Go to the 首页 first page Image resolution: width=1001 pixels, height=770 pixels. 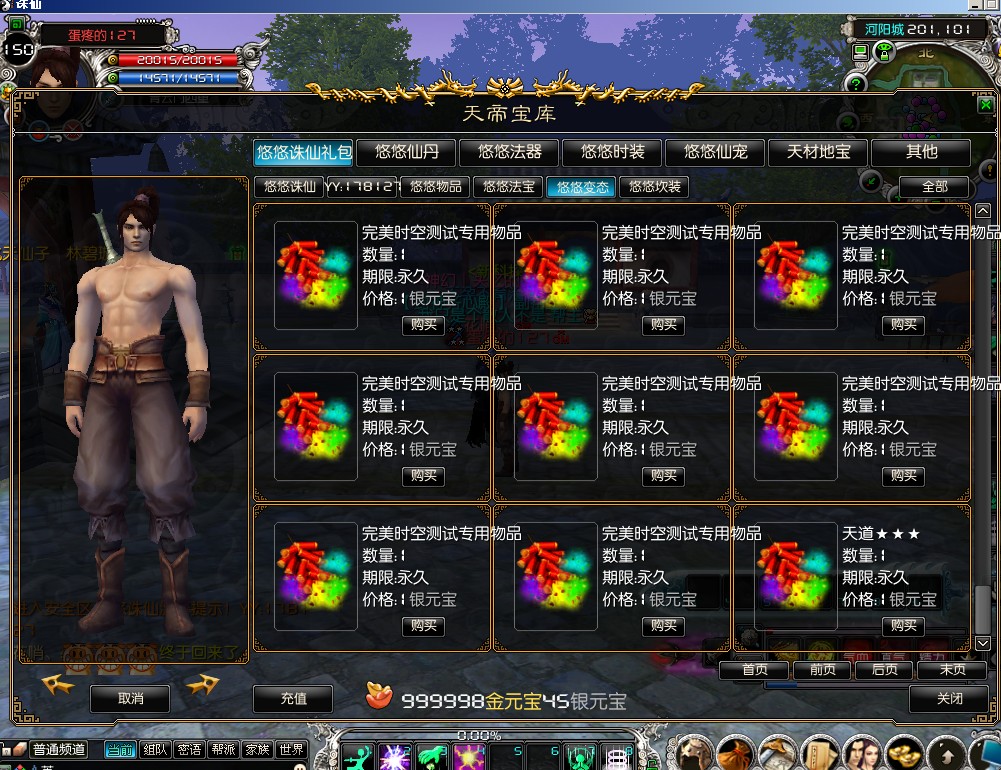[x=755, y=670]
